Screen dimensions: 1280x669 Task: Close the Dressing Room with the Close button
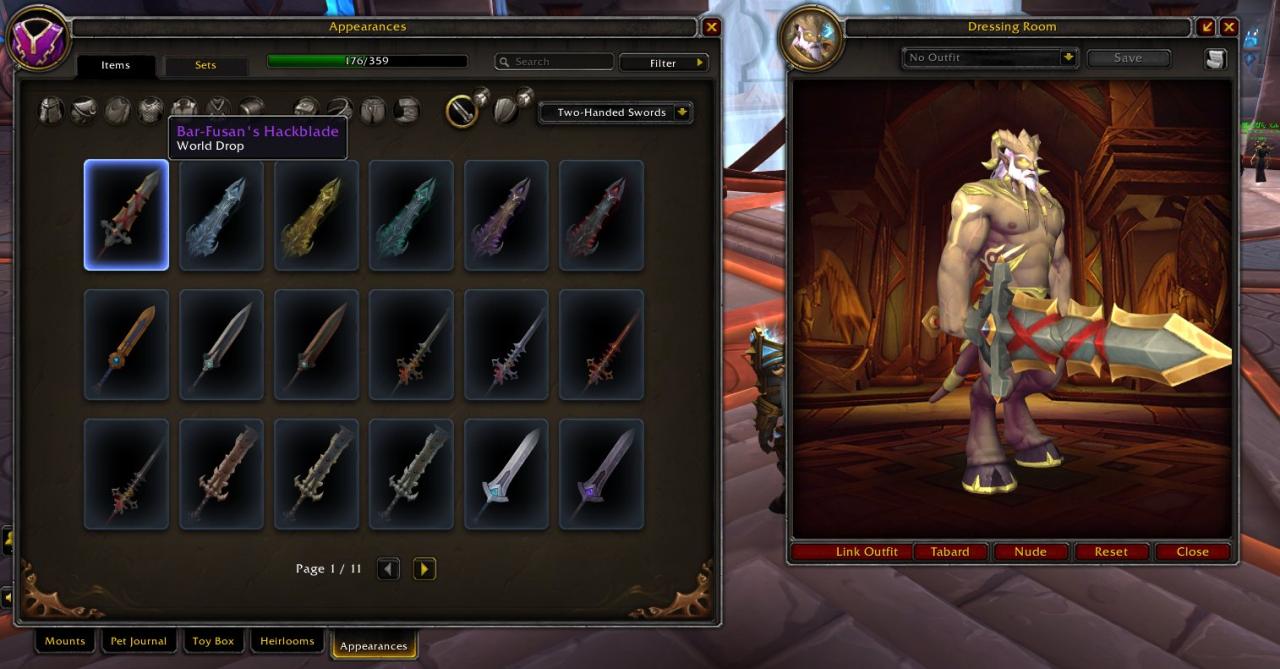pos(1192,552)
